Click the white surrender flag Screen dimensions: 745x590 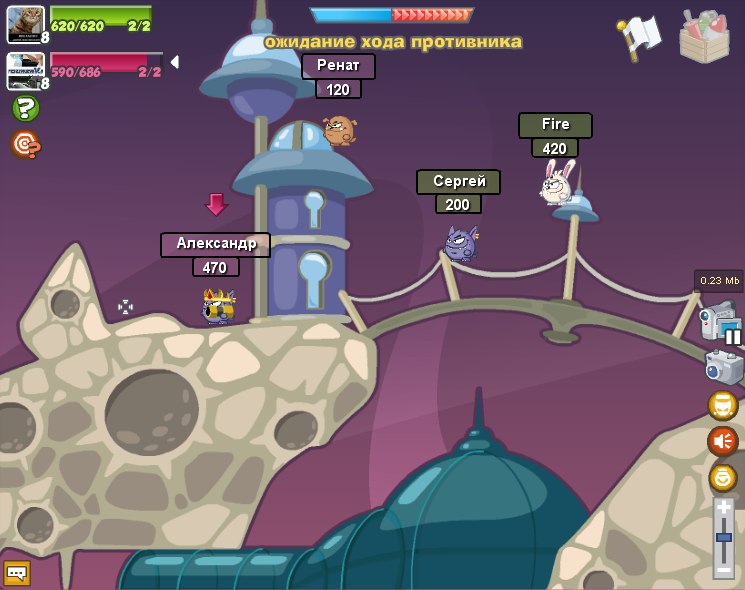coord(640,37)
